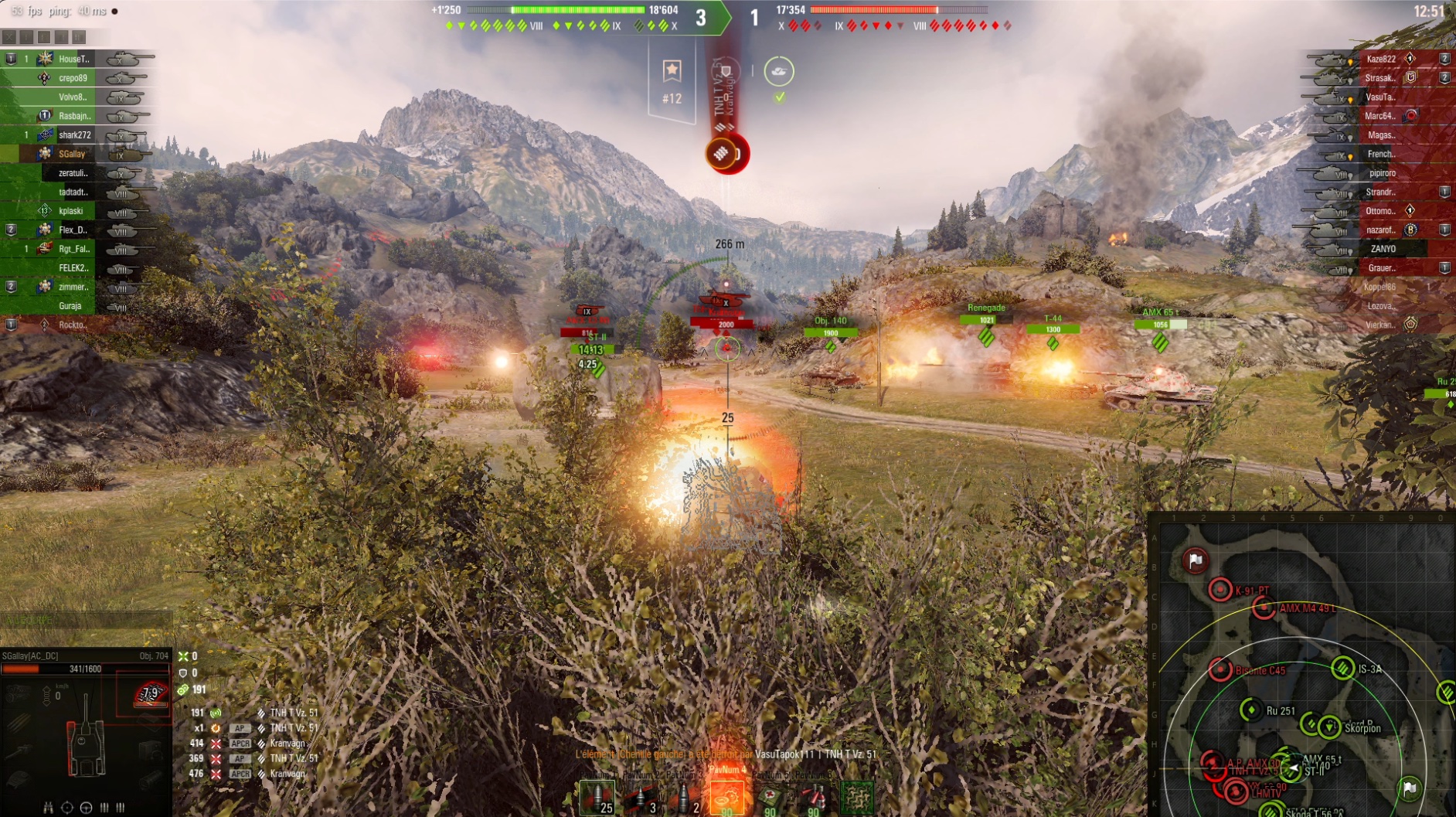Choose shark272 from the allied roster
1456x817 pixels.
click(74, 135)
